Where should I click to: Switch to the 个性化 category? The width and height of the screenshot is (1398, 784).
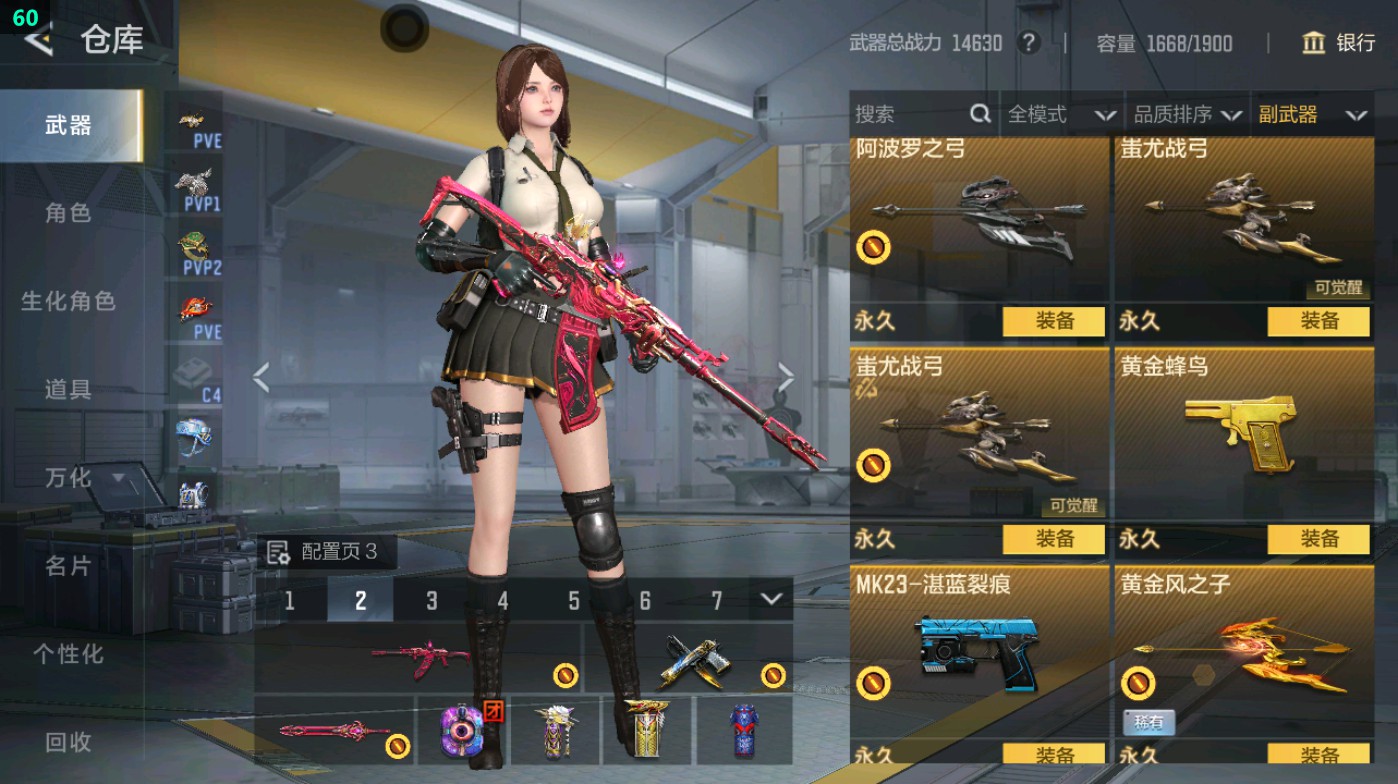[x=68, y=654]
